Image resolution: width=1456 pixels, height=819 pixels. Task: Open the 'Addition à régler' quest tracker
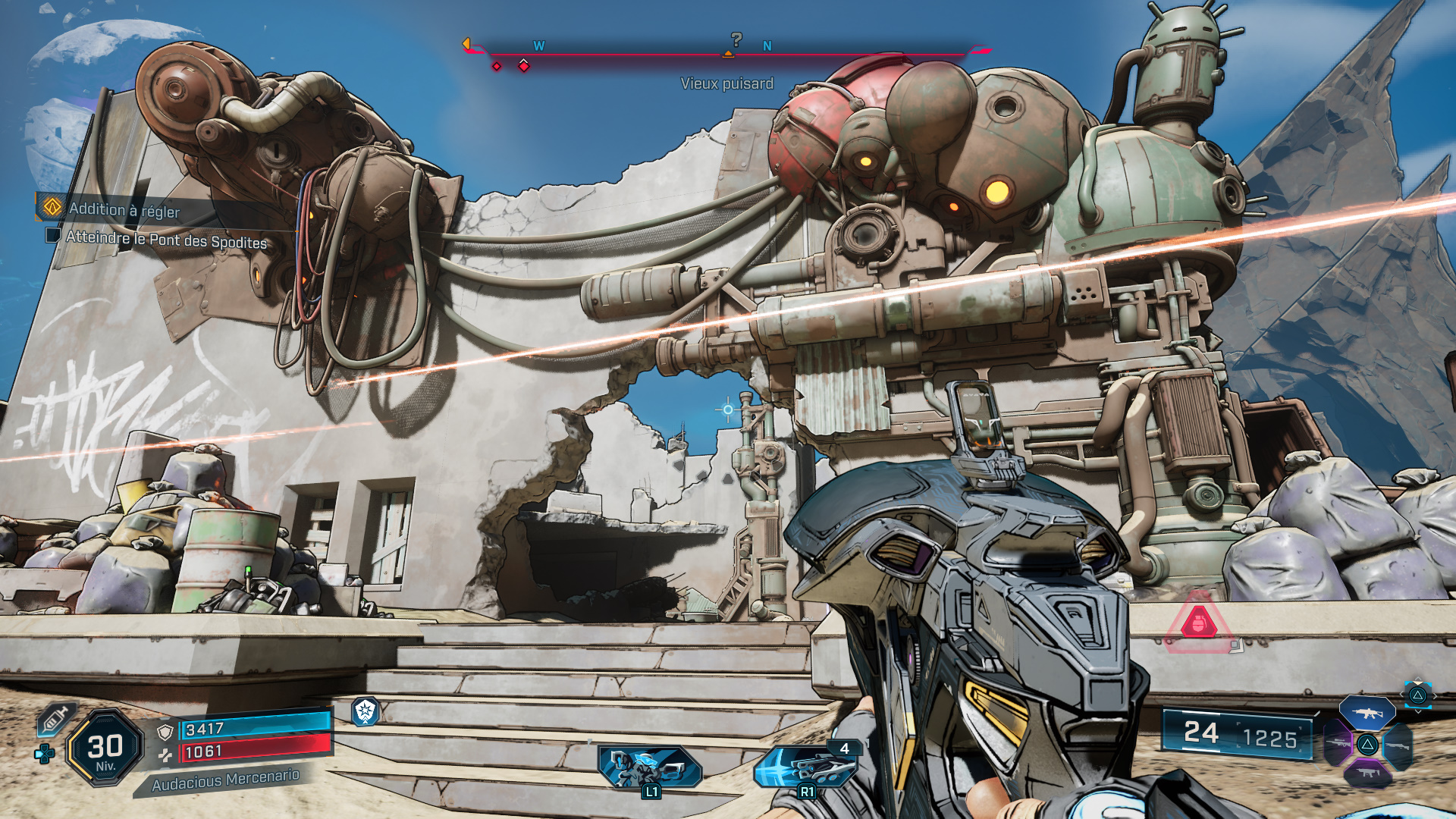tap(124, 209)
